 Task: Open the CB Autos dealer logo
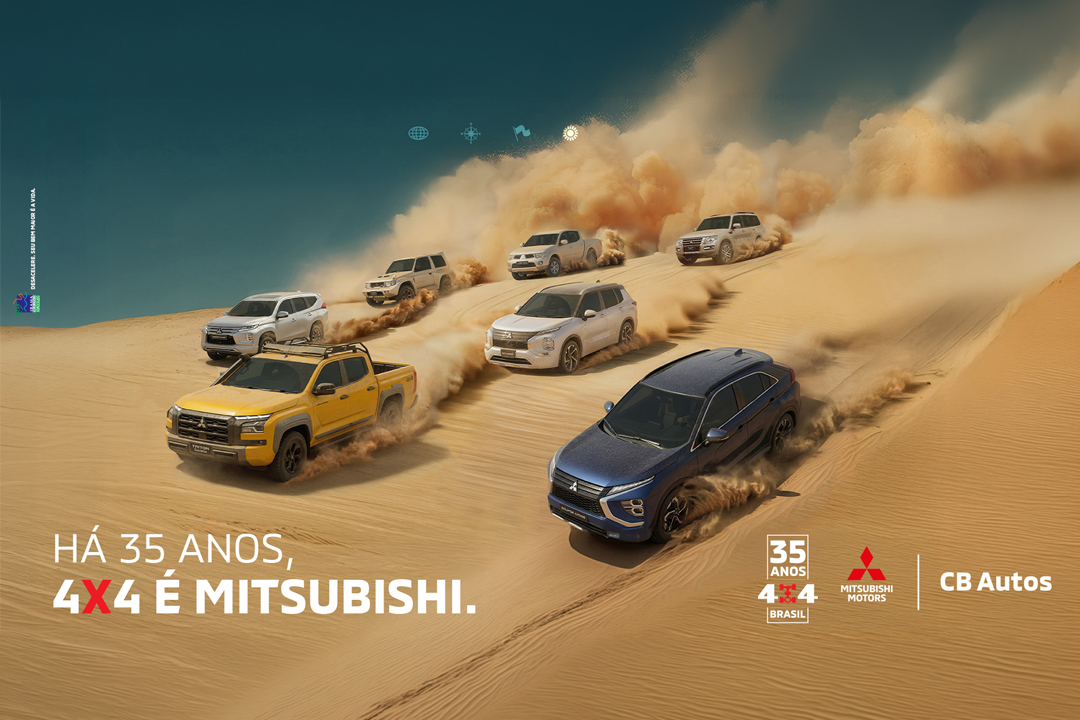995,581
